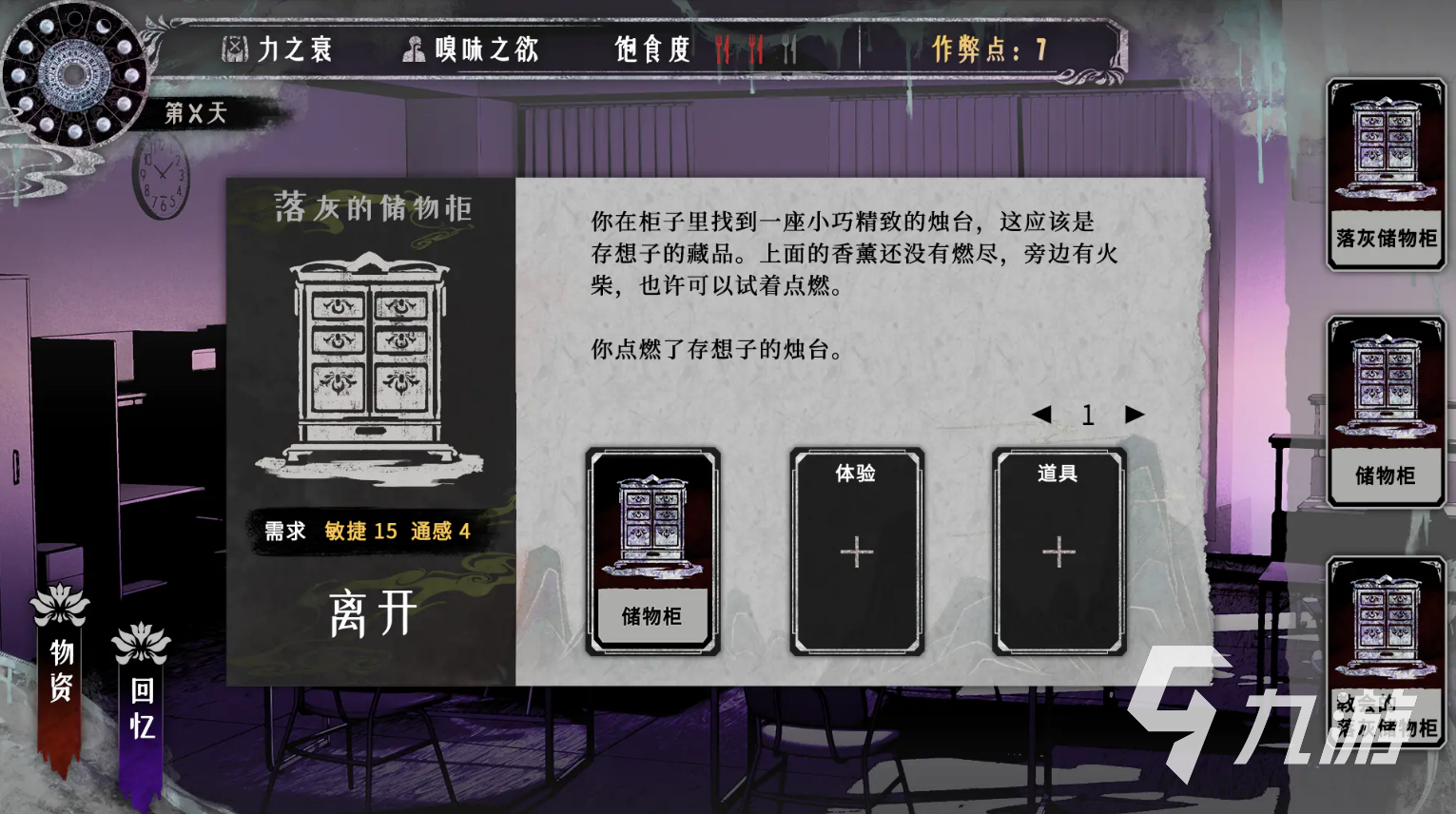Viewport: 1456px width, 814px height.
Task: Click the 作弊点 counter showing 7
Action: [x=987, y=48]
